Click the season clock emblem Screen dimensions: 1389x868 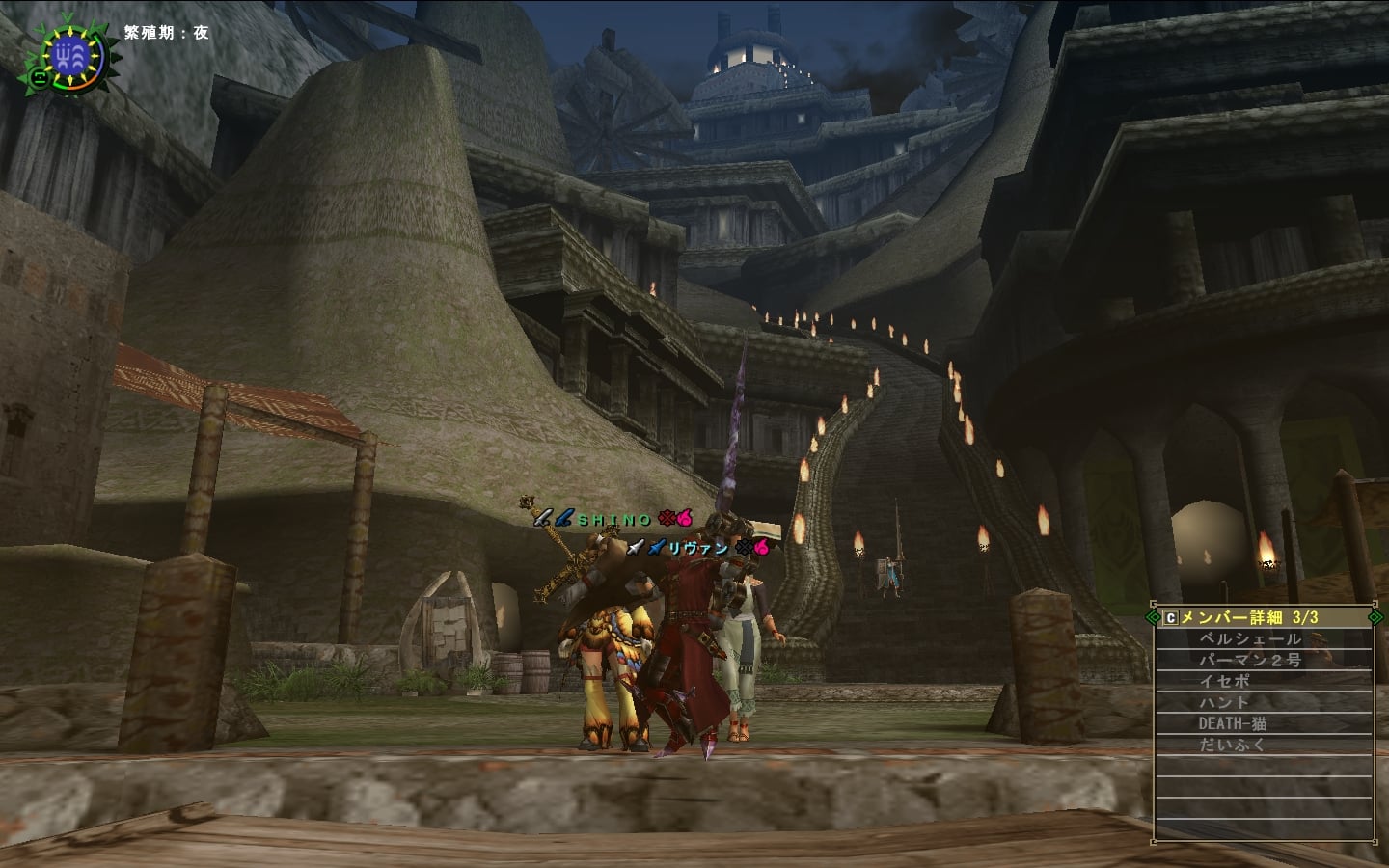pos(74,56)
